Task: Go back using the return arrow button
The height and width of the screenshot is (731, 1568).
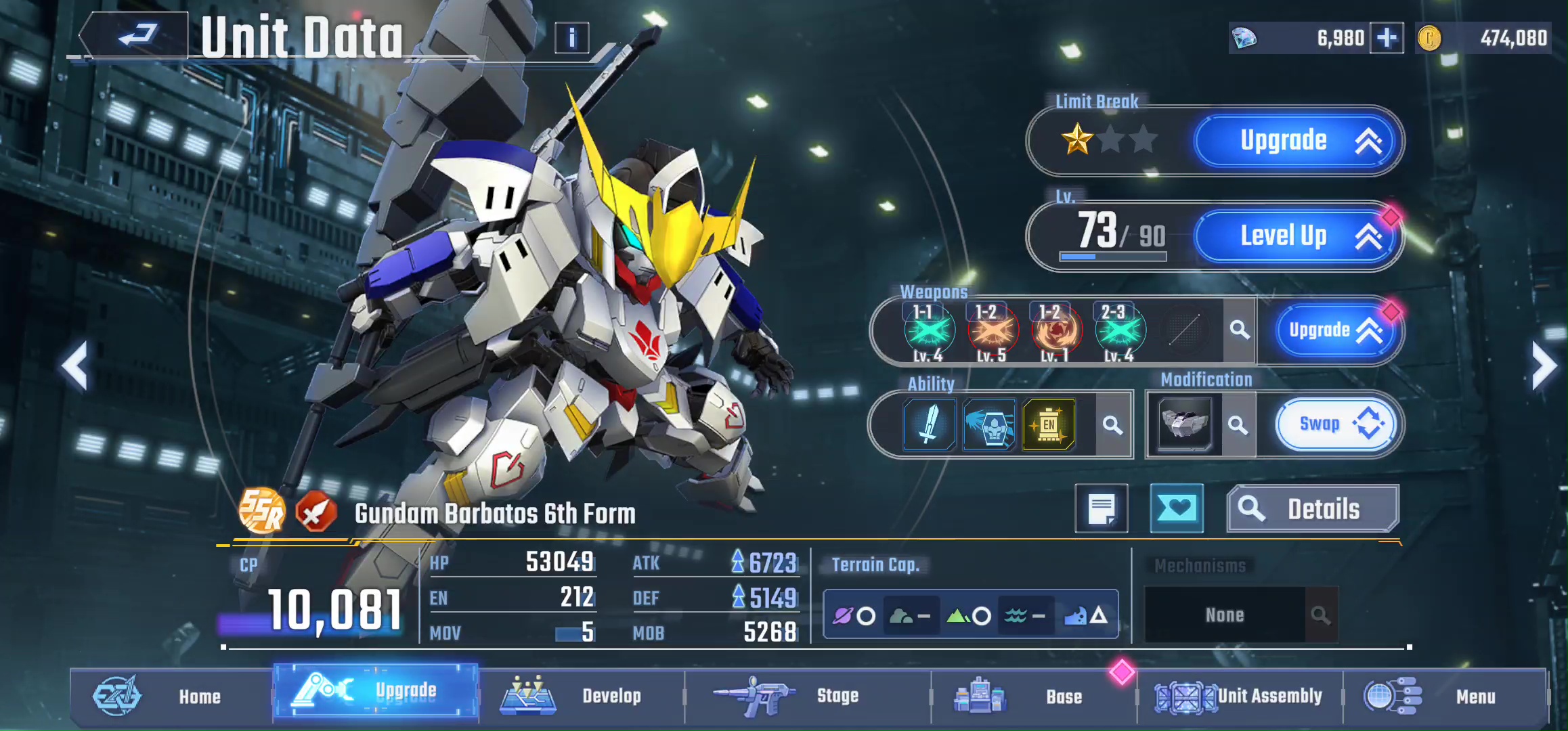Action: (135, 35)
